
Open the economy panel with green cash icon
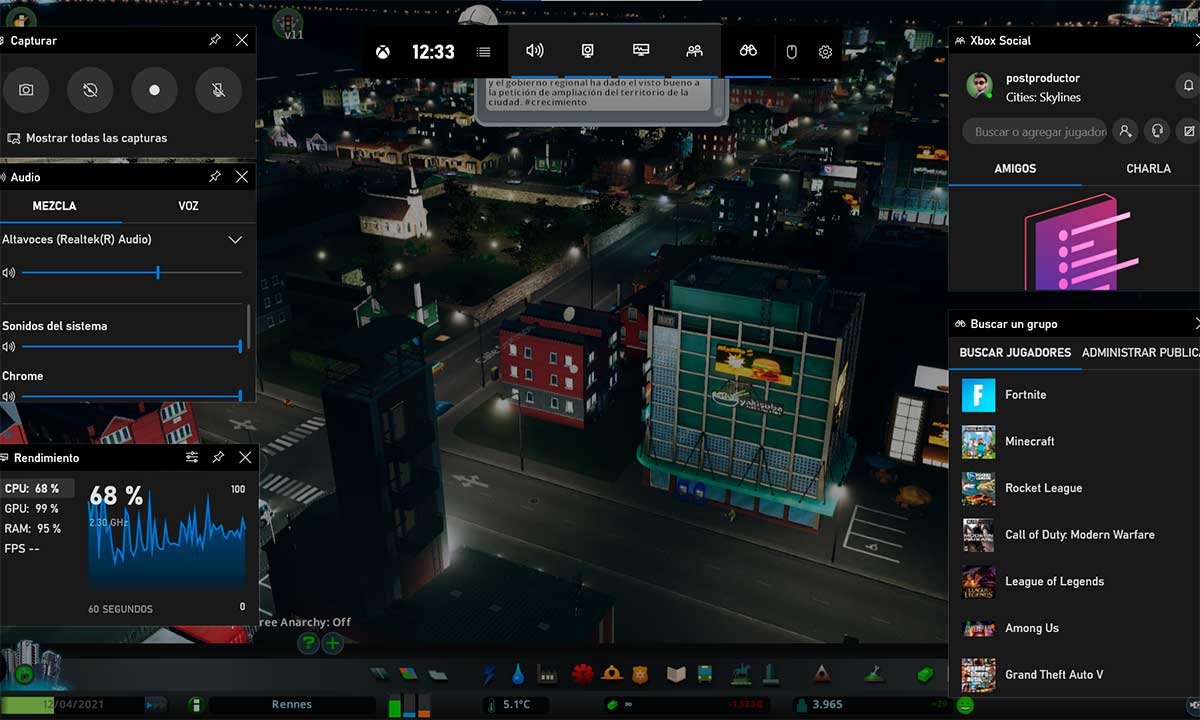(926, 674)
